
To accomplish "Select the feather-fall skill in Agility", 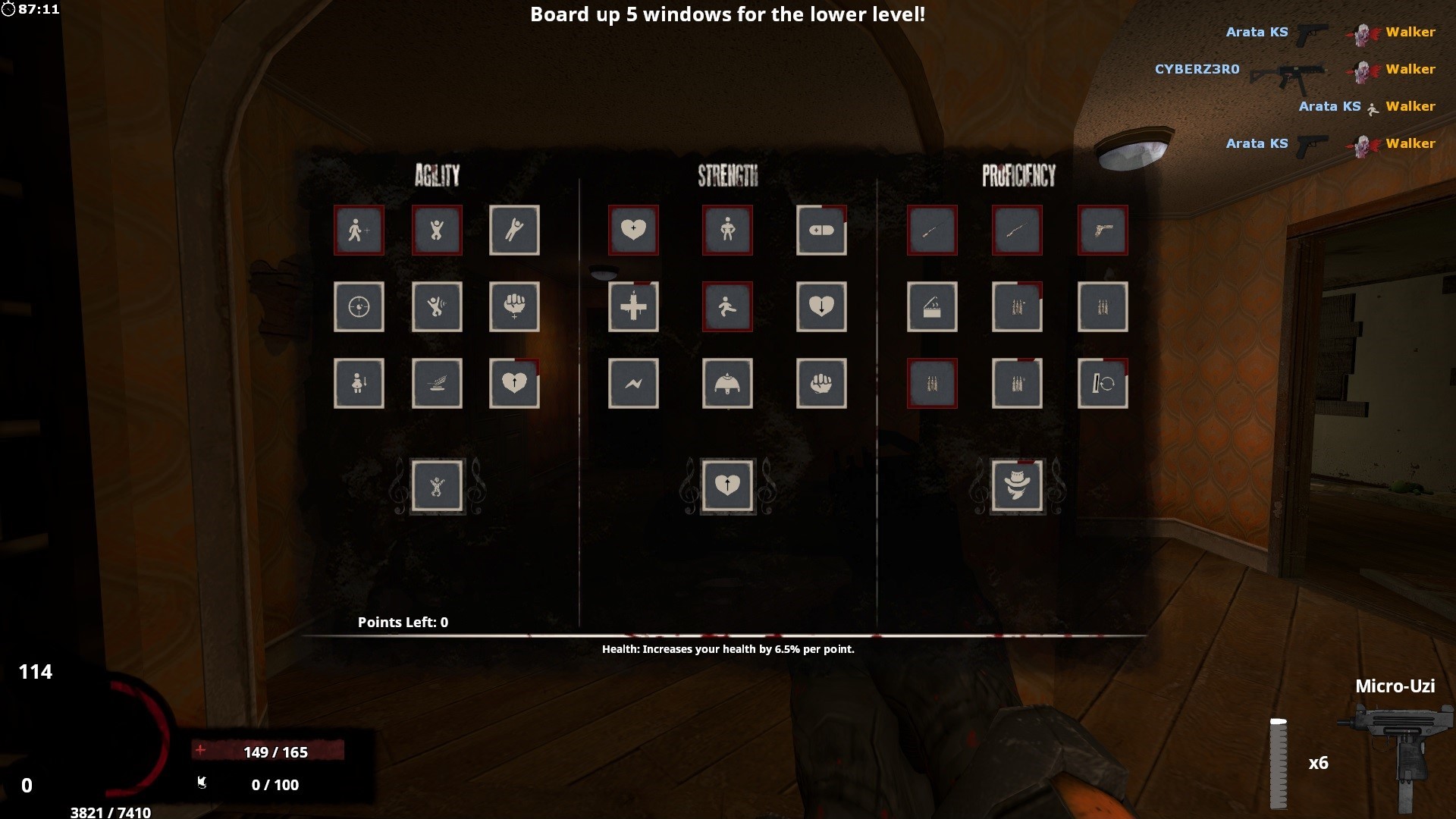I will (x=437, y=384).
